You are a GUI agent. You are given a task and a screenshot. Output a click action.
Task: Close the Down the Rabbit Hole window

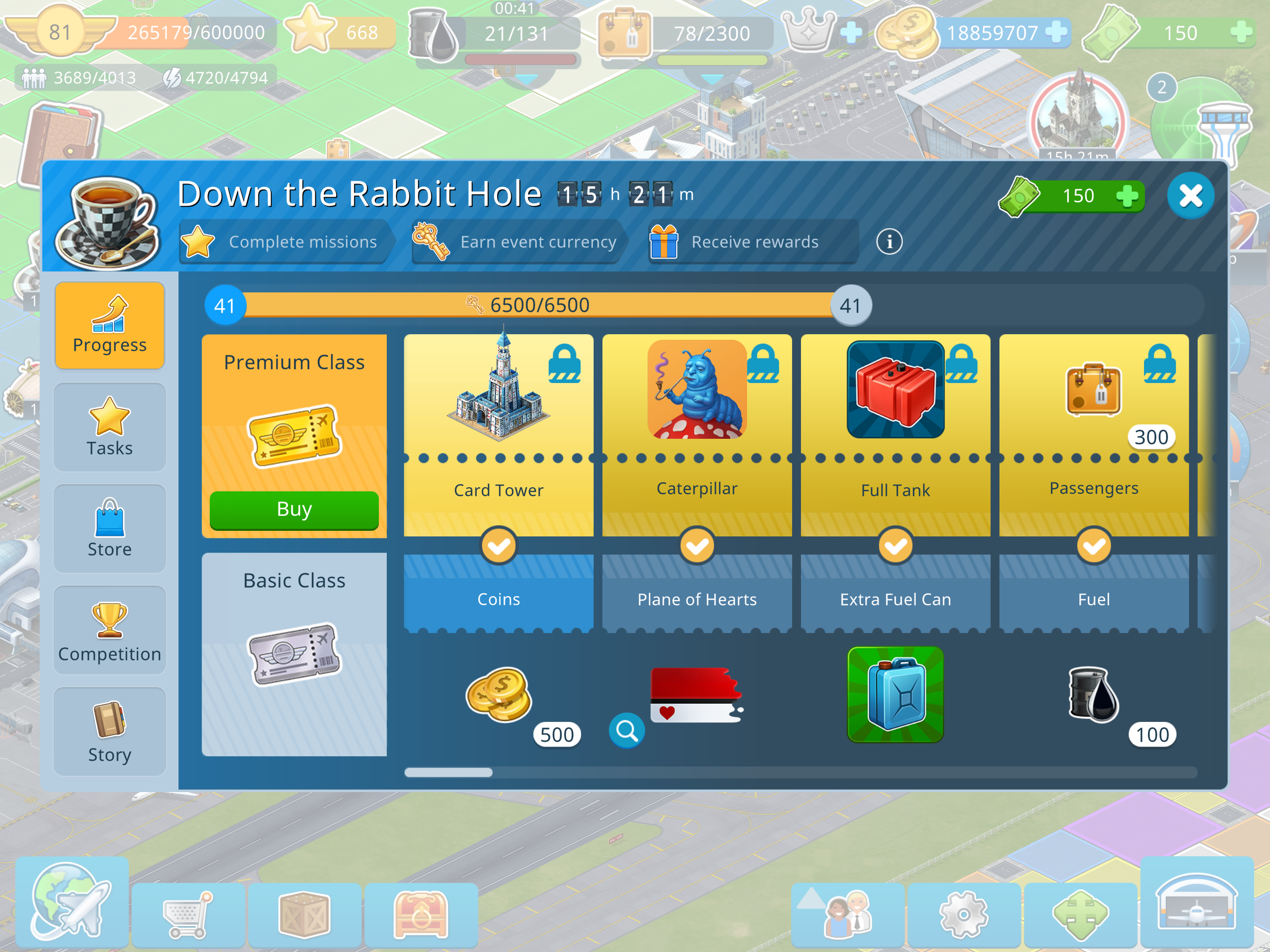point(1190,196)
